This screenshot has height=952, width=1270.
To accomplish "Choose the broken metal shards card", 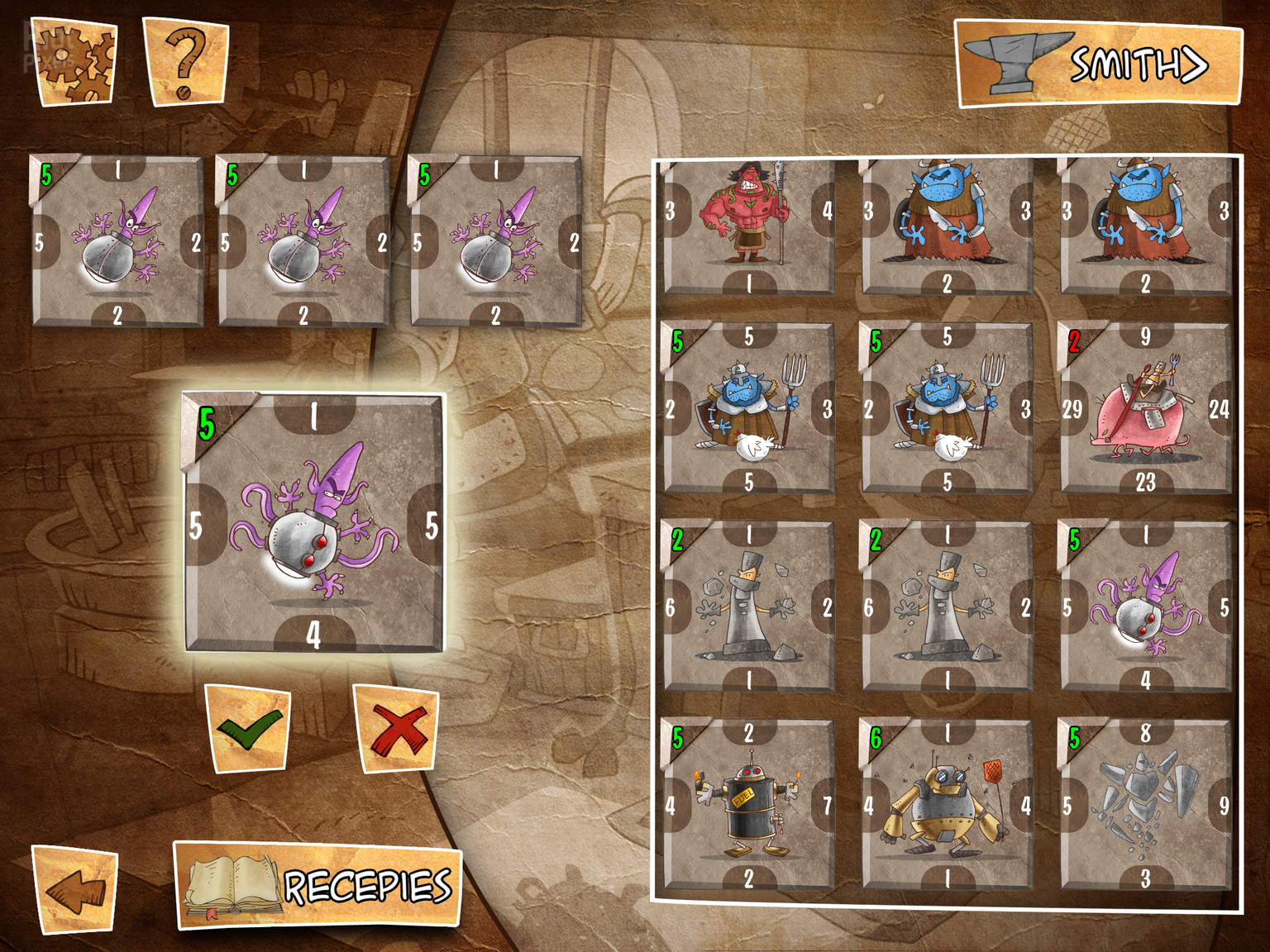I will coord(1145,805).
